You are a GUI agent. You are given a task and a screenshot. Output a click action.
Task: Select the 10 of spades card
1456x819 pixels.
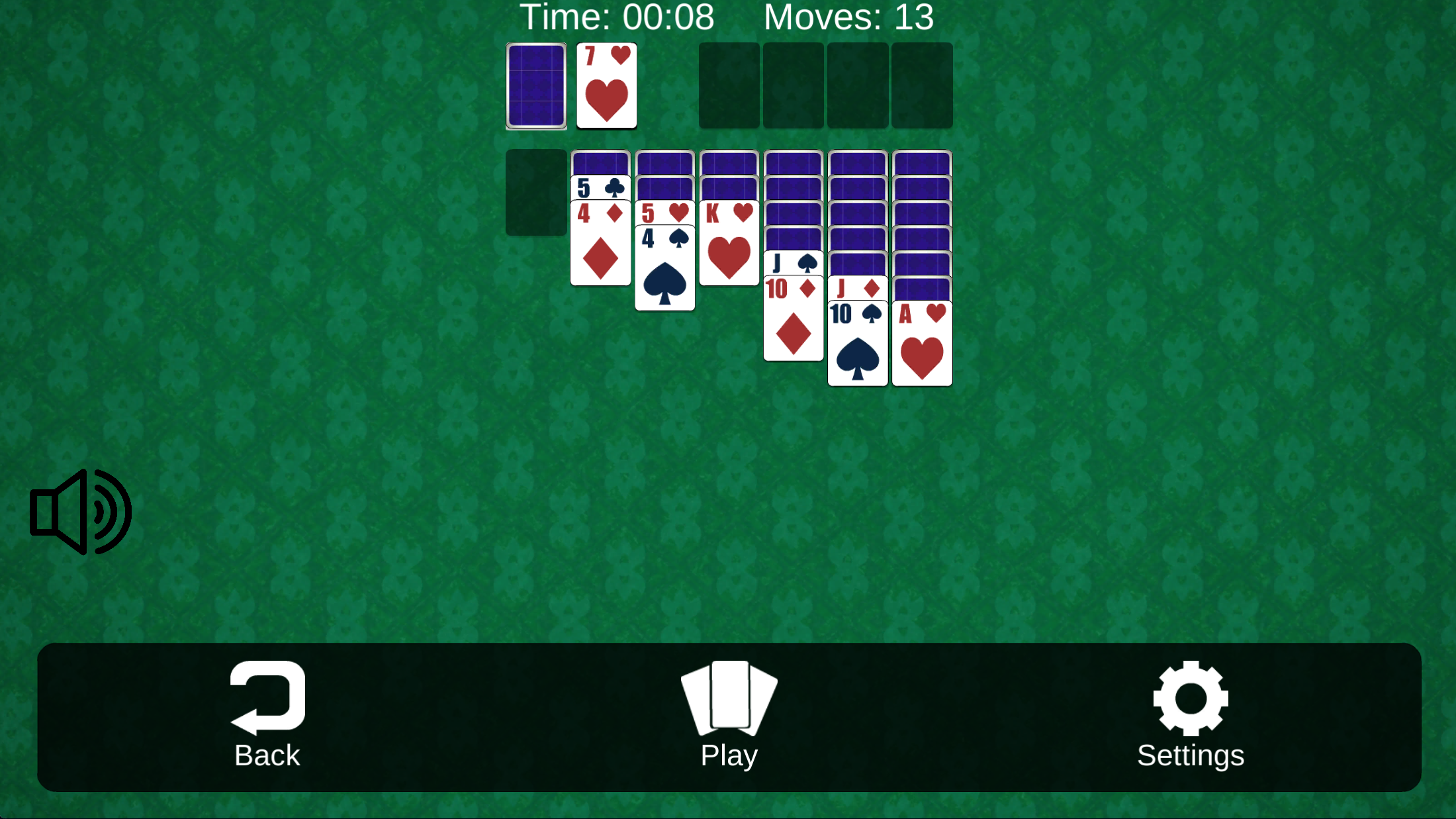[x=857, y=344]
